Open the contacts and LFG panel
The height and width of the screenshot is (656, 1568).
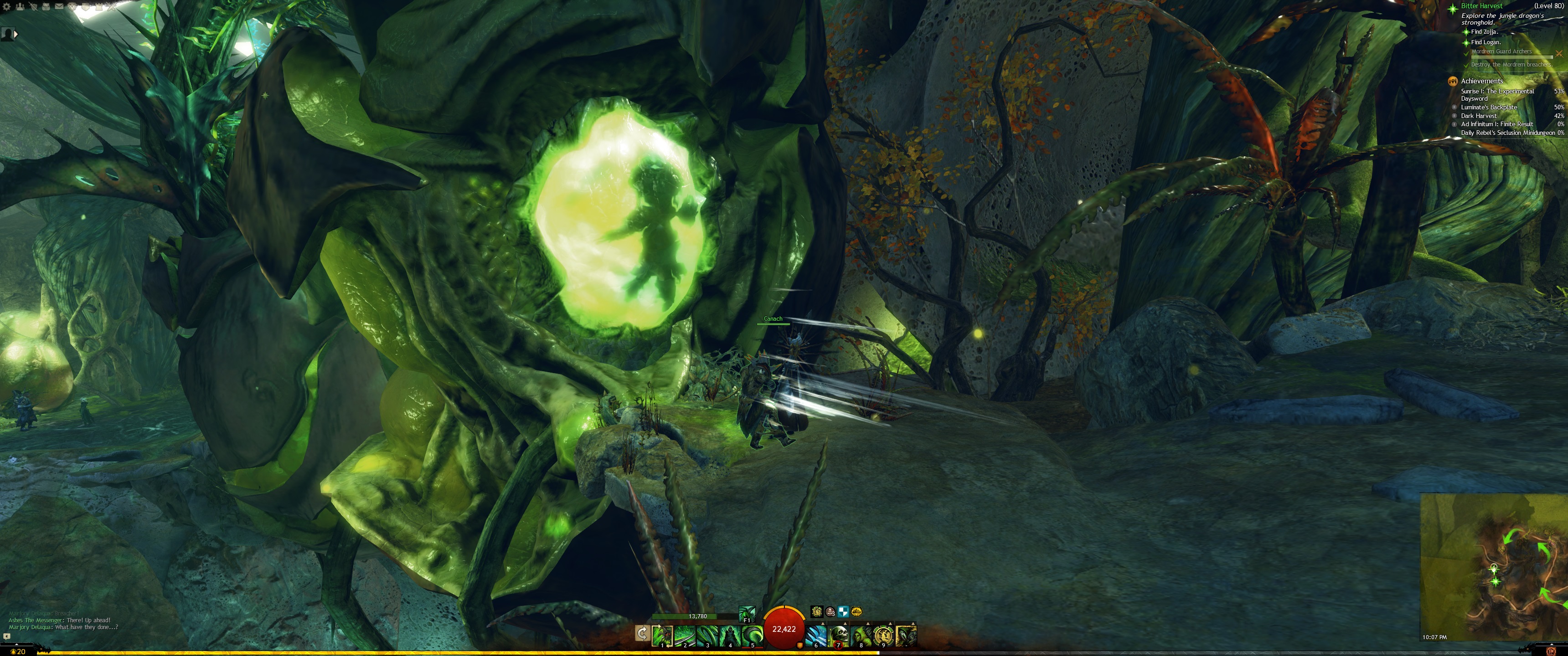pyautogui.click(x=20, y=6)
